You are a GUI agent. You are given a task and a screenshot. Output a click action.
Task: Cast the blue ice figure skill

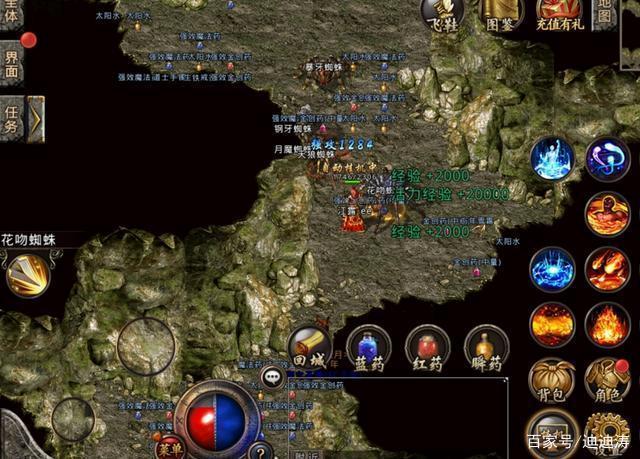[x=552, y=158]
